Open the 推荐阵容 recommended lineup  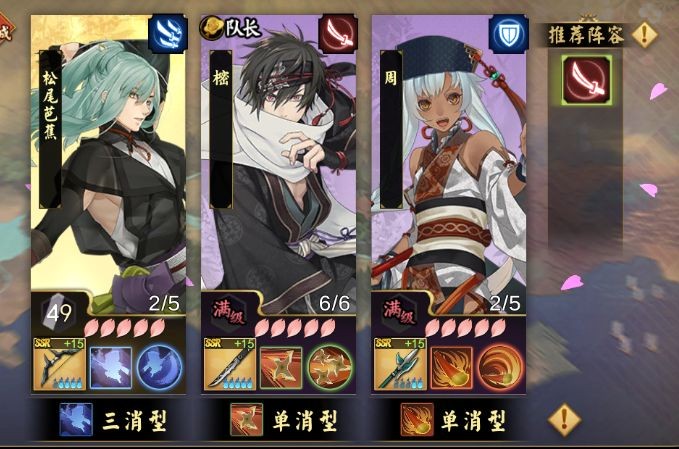point(588,35)
